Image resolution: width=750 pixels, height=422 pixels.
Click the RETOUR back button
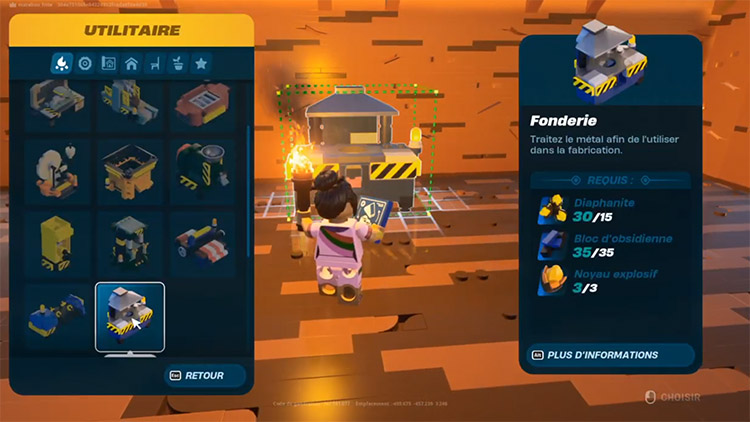coord(207,375)
